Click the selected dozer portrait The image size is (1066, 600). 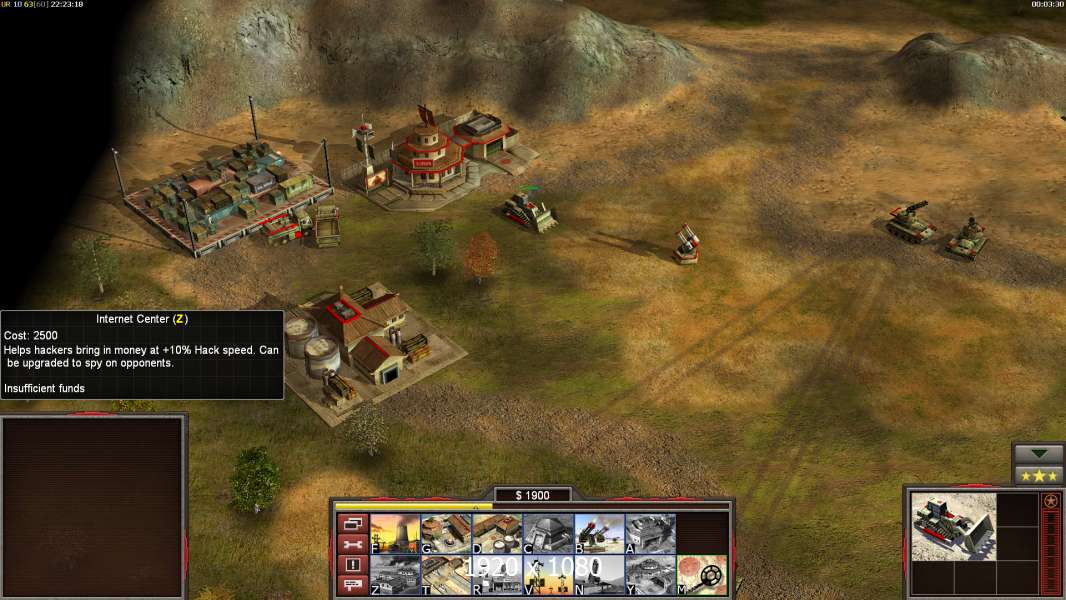939,526
